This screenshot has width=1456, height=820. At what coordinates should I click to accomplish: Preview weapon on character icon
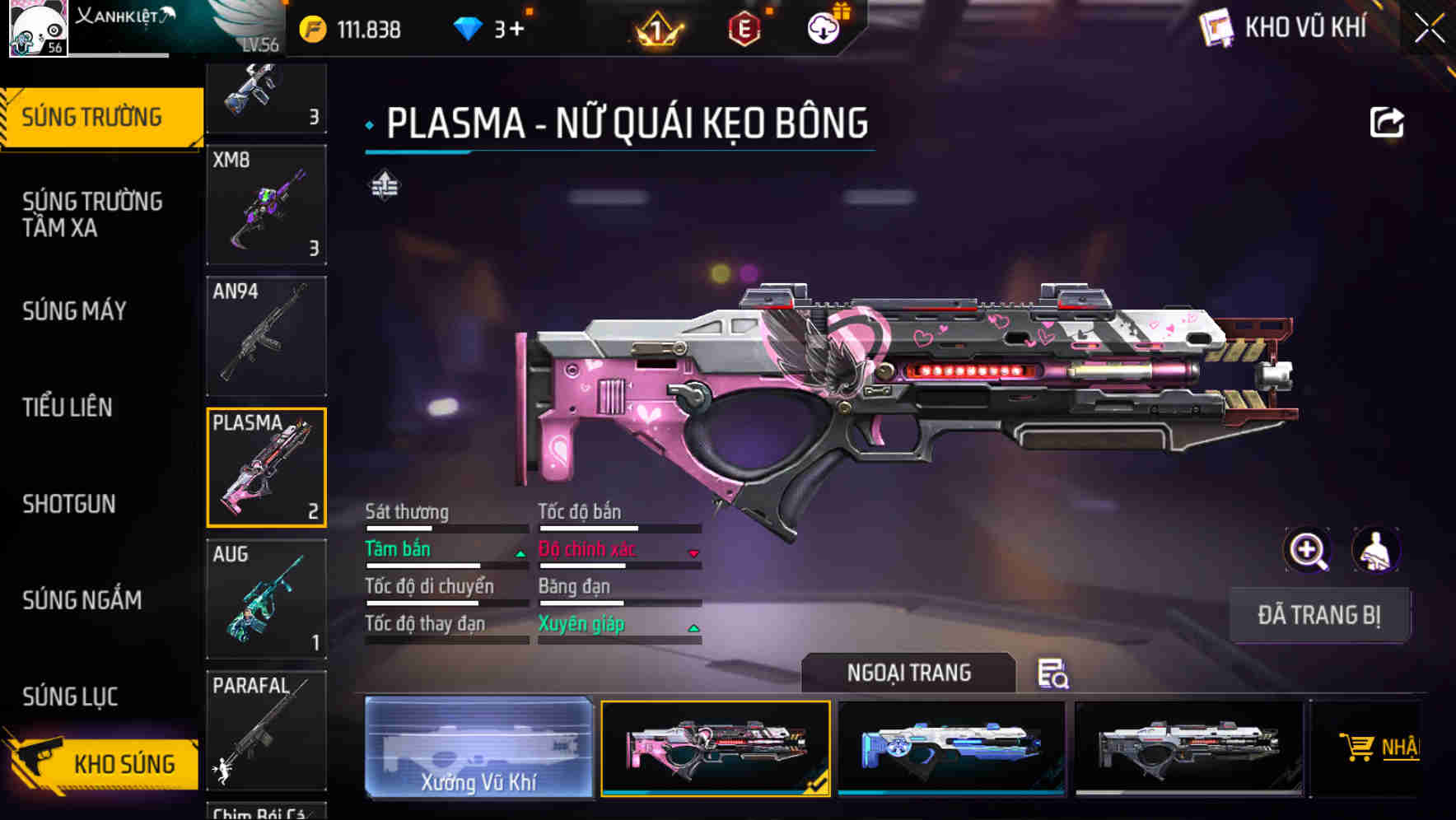click(1375, 550)
